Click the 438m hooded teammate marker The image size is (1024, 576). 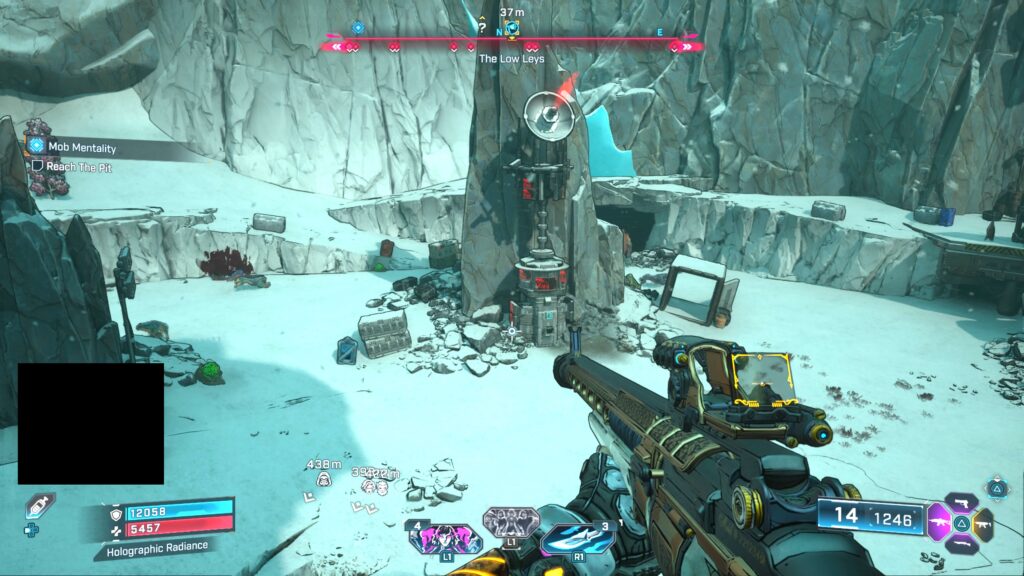pos(324,481)
